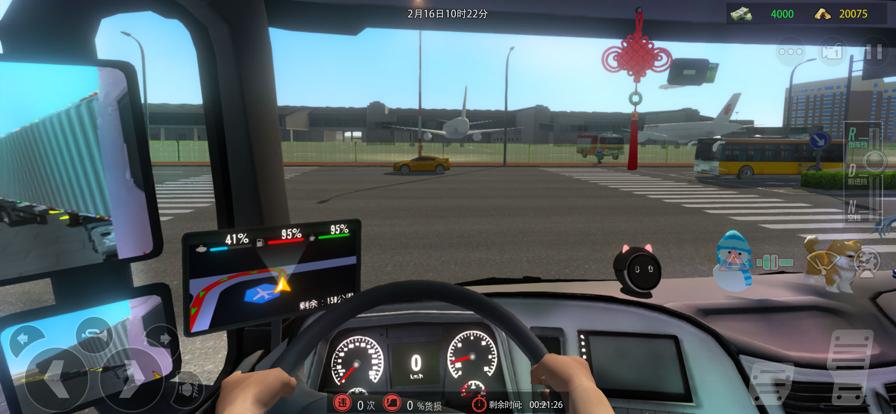Steer right with the large right arrow
The height and width of the screenshot is (414, 896).
[128, 378]
